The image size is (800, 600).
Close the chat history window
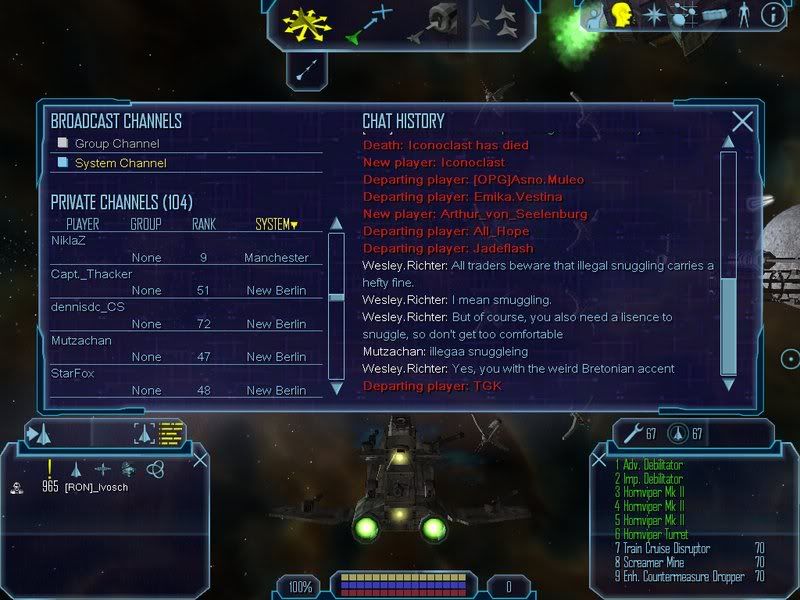pos(742,122)
